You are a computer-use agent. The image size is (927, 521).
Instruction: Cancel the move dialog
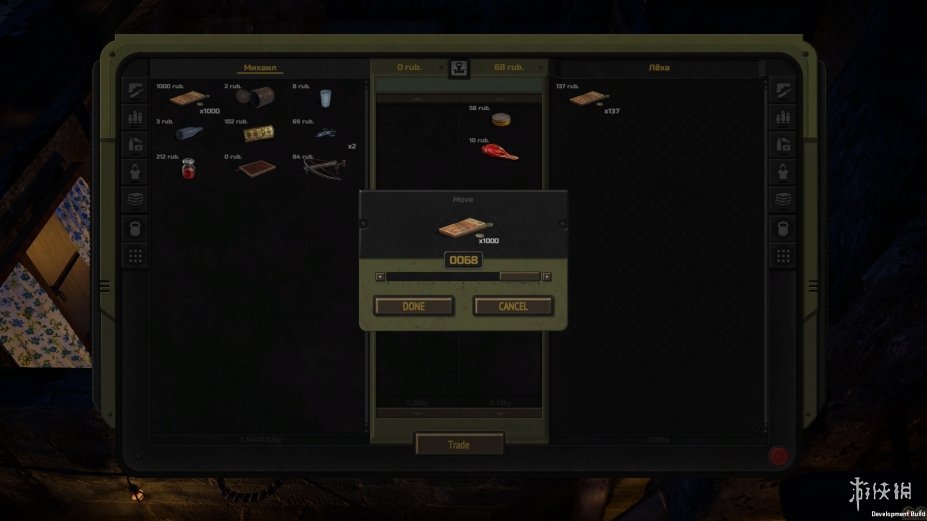click(x=513, y=306)
